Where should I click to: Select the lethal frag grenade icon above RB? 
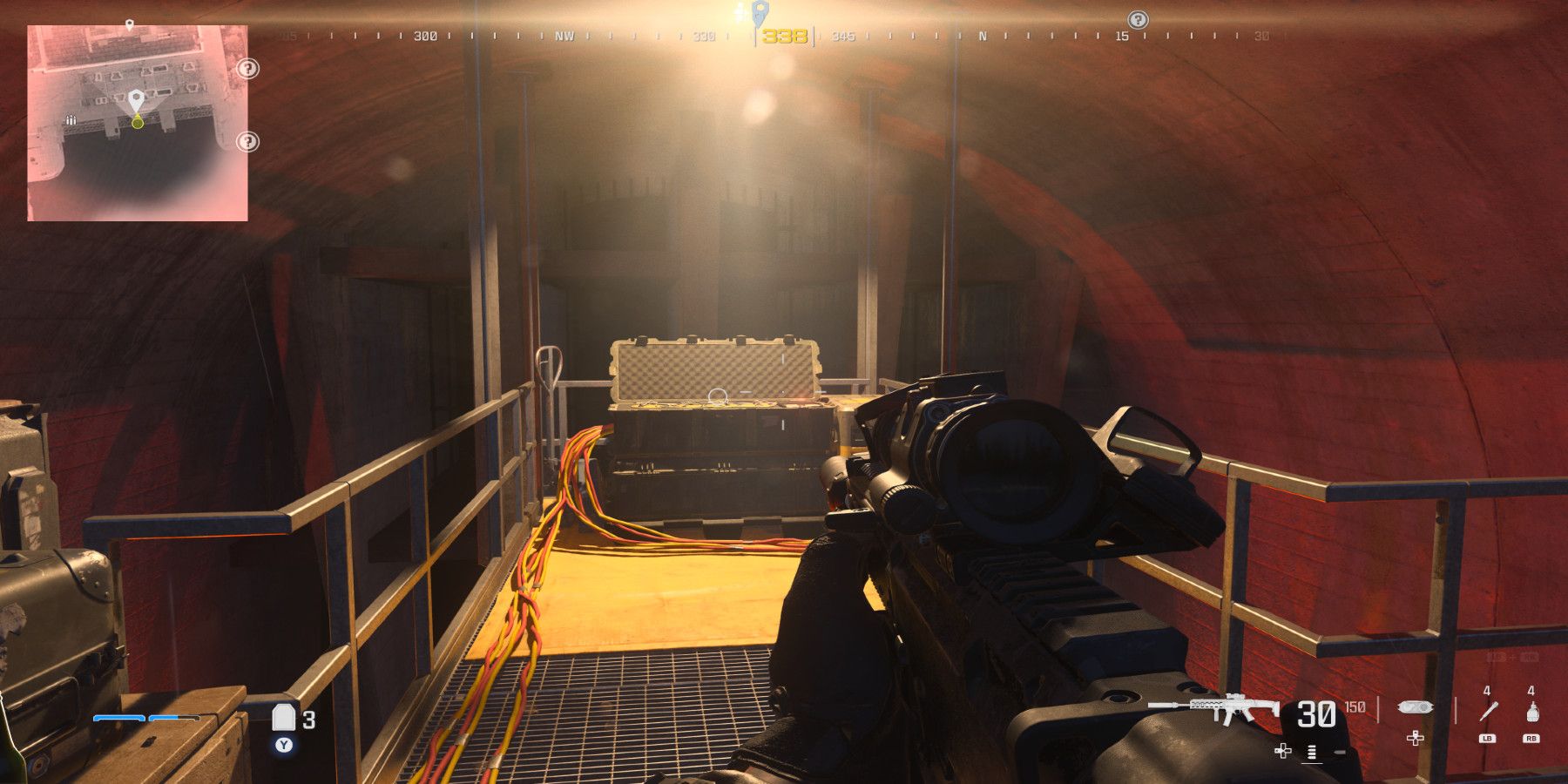click(1533, 713)
